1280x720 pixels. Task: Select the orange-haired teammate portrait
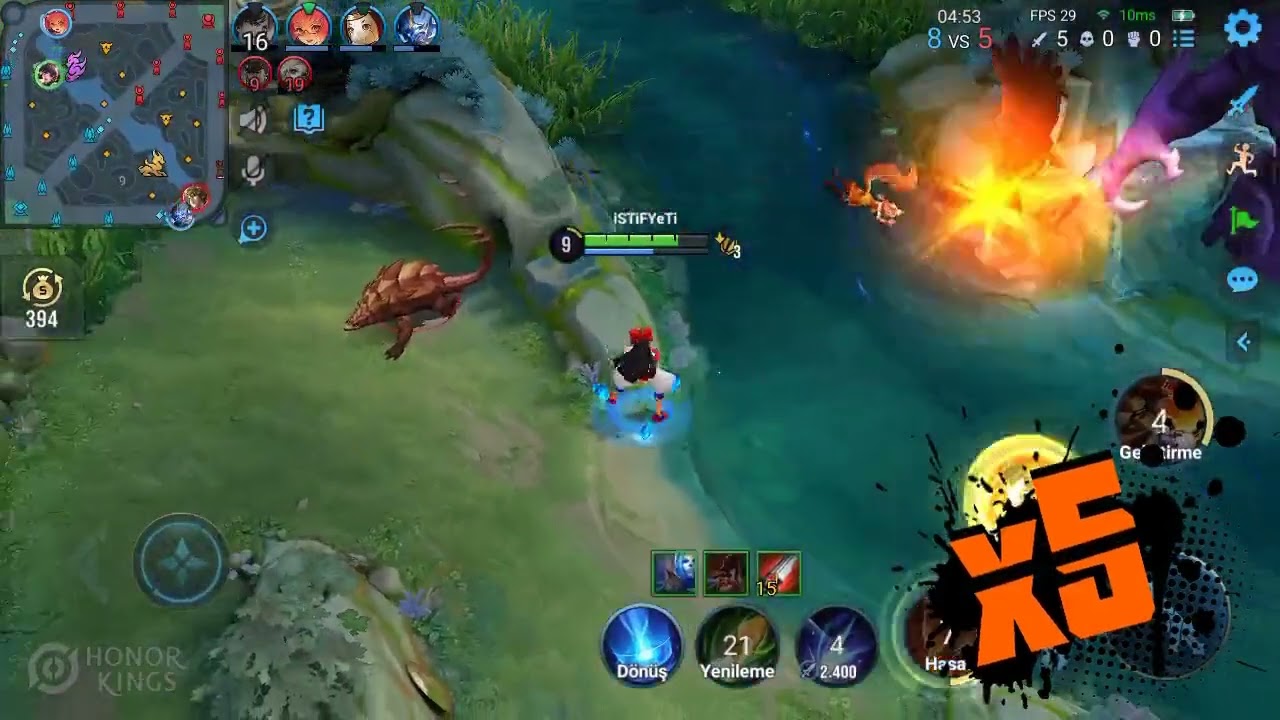pos(308,26)
